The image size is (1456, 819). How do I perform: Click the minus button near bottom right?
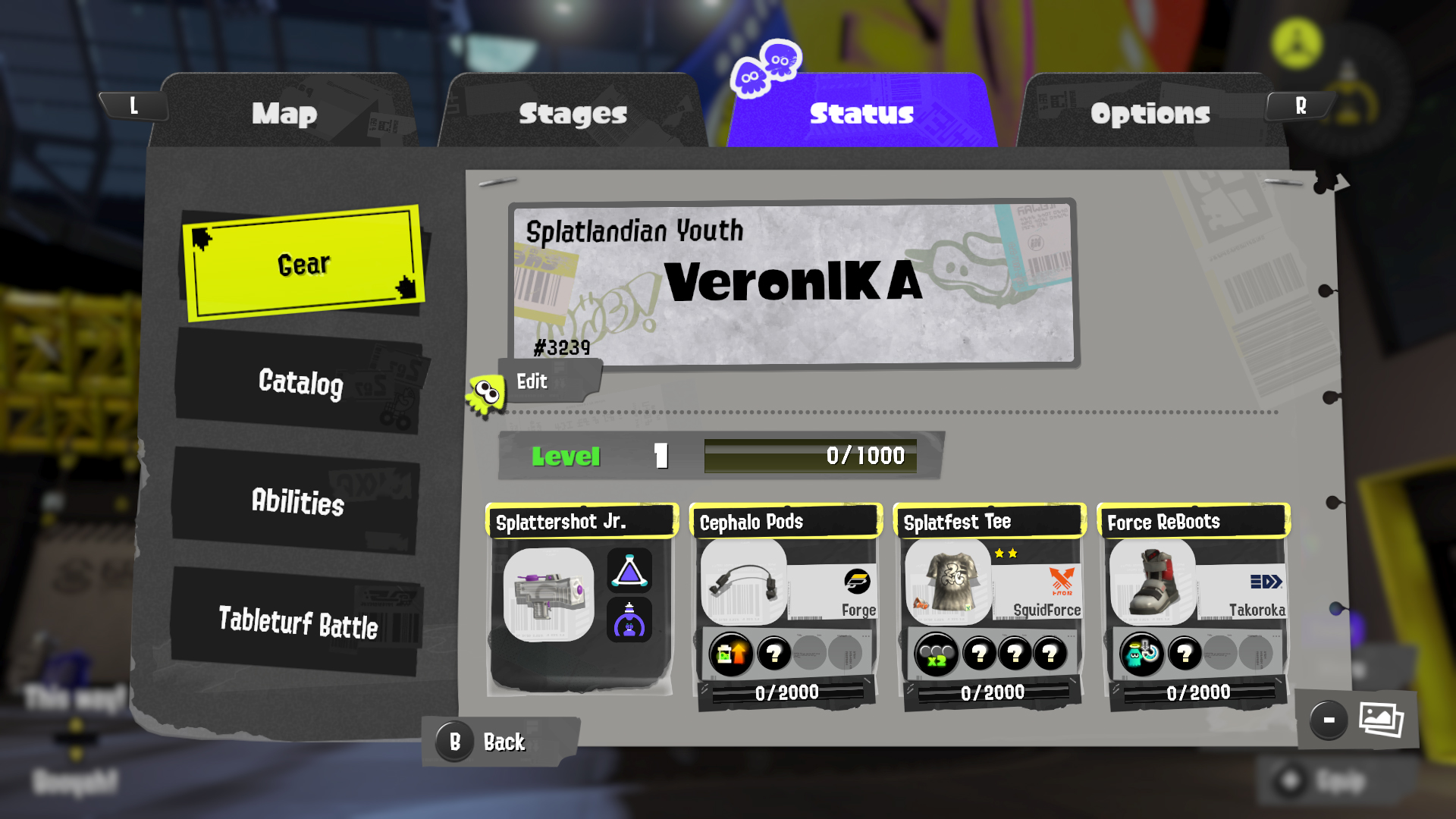point(1329,720)
